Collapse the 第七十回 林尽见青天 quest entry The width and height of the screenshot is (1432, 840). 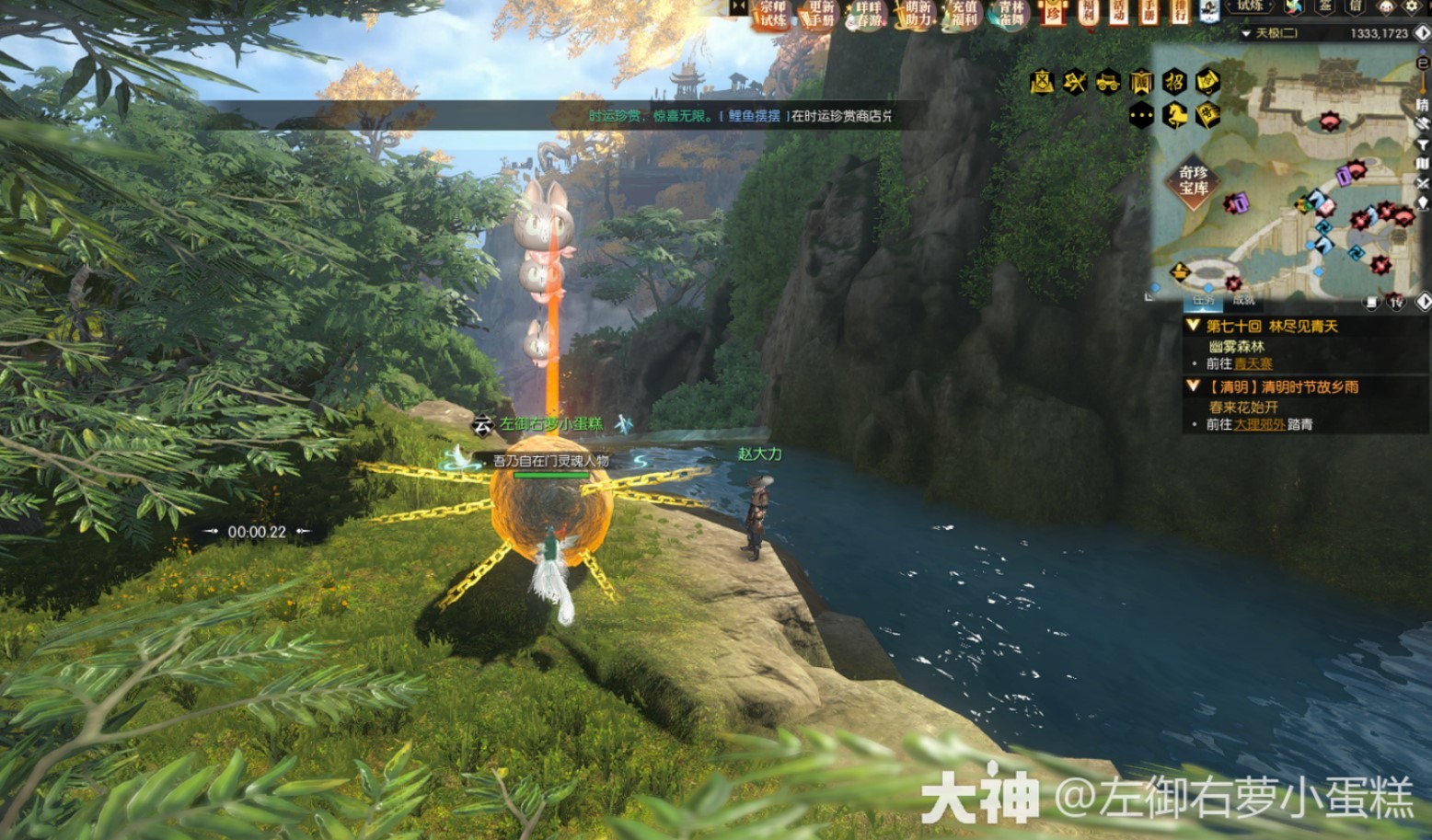[x=1194, y=326]
